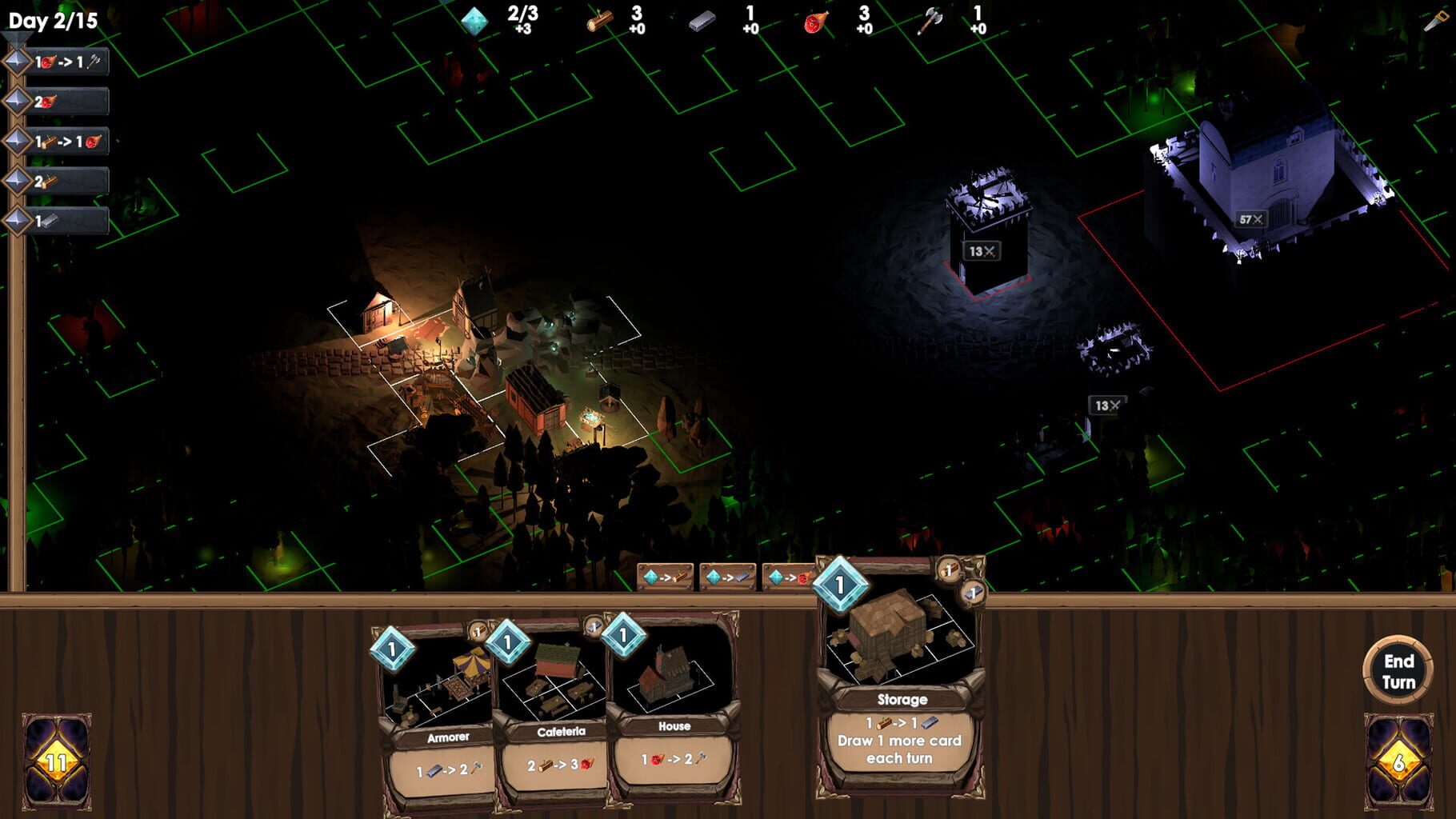Click the iron ingot resource icon
The width and height of the screenshot is (1456, 819).
click(x=702, y=19)
